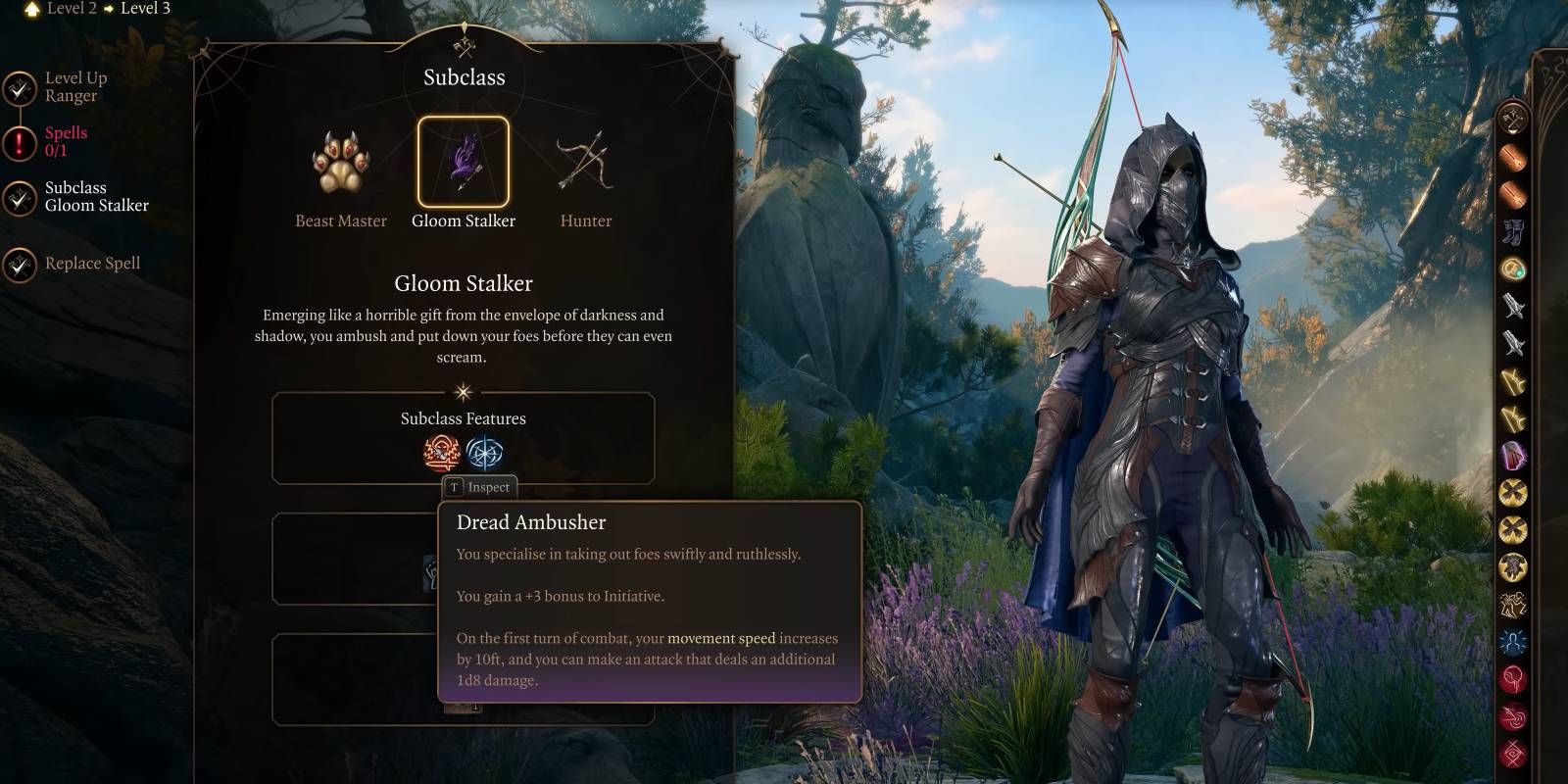Screen dimensions: 1568x784
Task: Pick the Hunter subclass
Action: click(x=585, y=163)
